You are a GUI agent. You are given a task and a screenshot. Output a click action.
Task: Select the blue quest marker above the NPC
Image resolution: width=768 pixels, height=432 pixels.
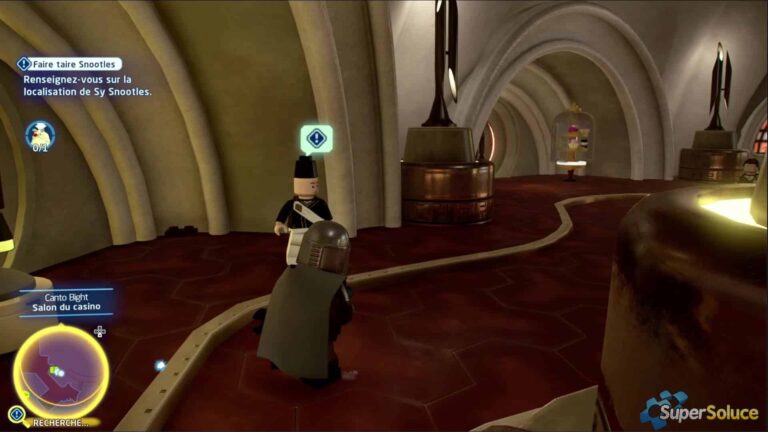point(317,138)
